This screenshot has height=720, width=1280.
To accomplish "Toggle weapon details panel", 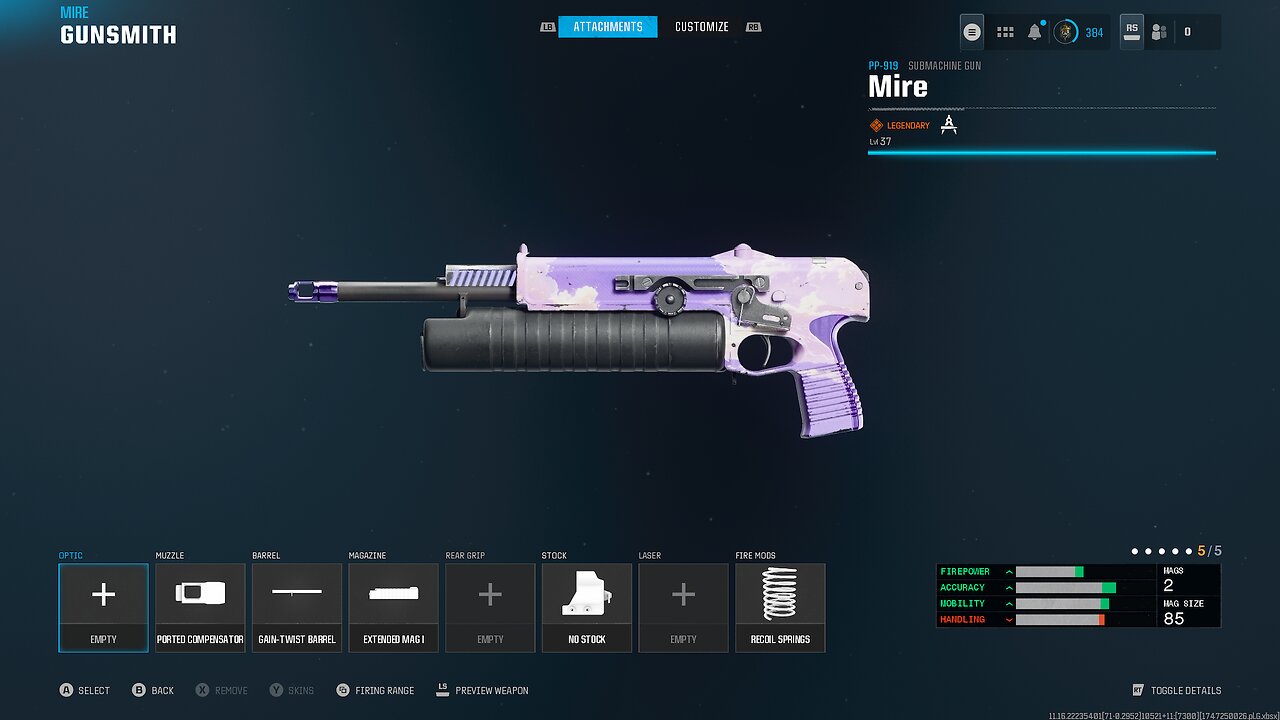I will pos(1176,690).
